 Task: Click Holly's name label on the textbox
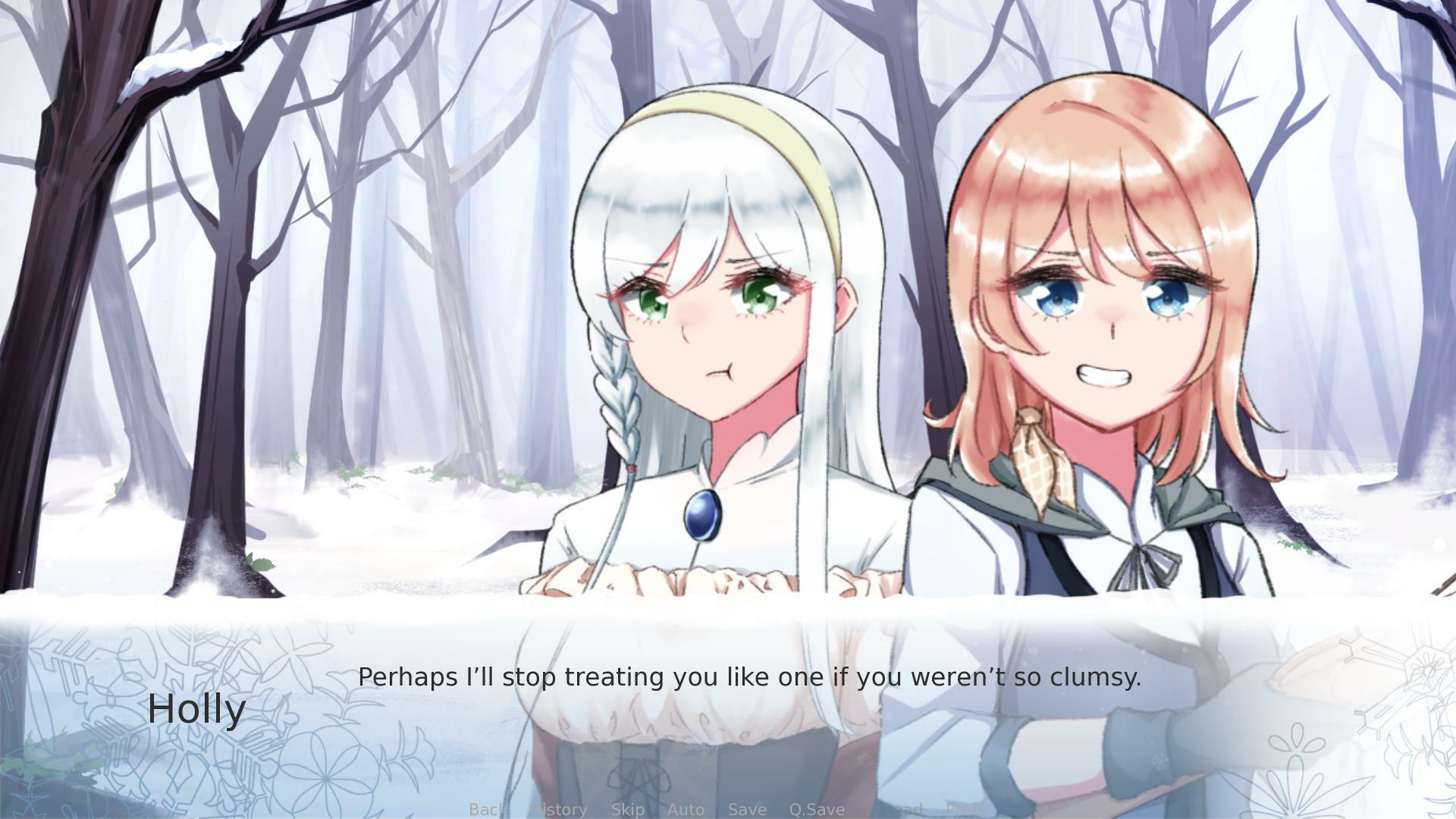pos(196,708)
